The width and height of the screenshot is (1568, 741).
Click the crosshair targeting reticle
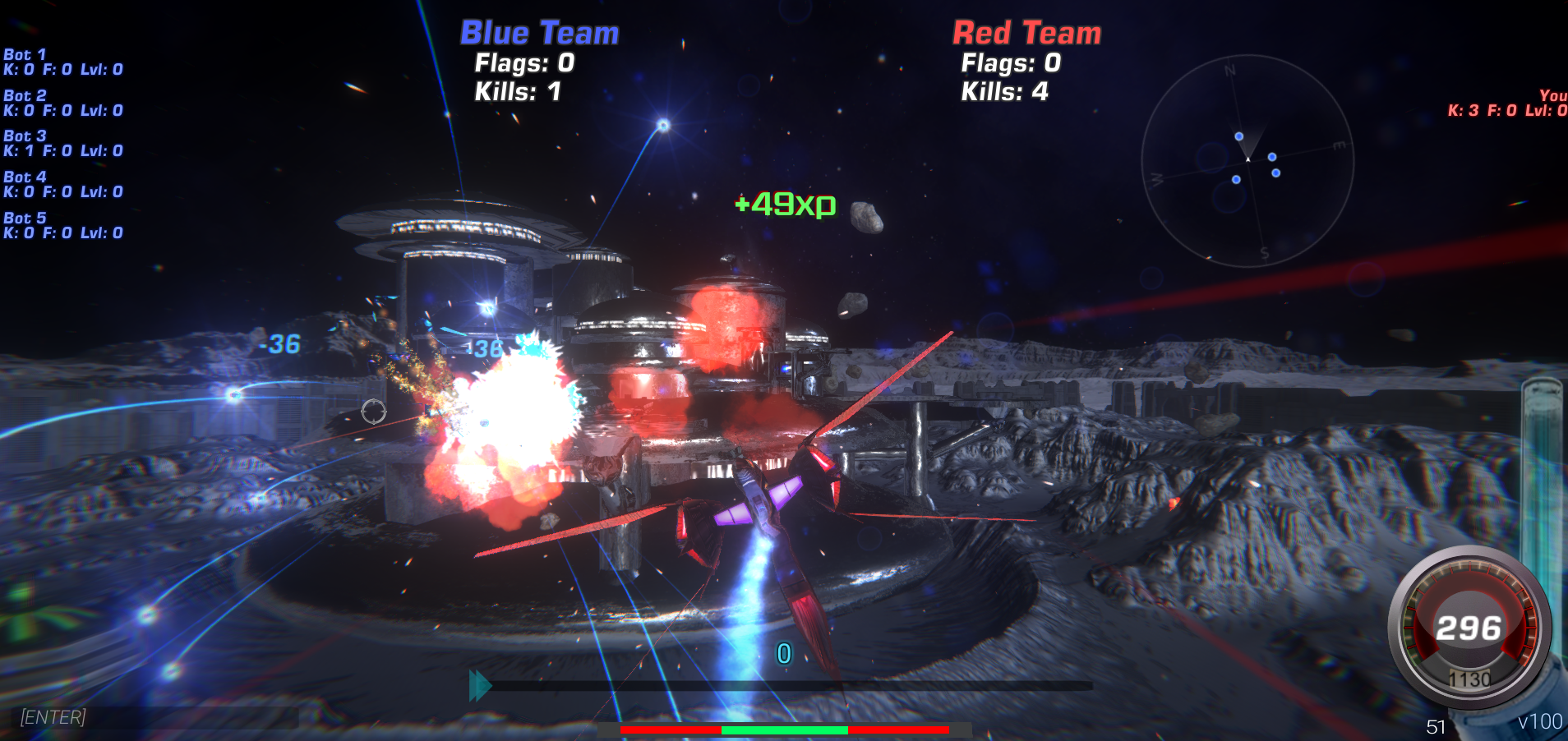click(x=374, y=411)
